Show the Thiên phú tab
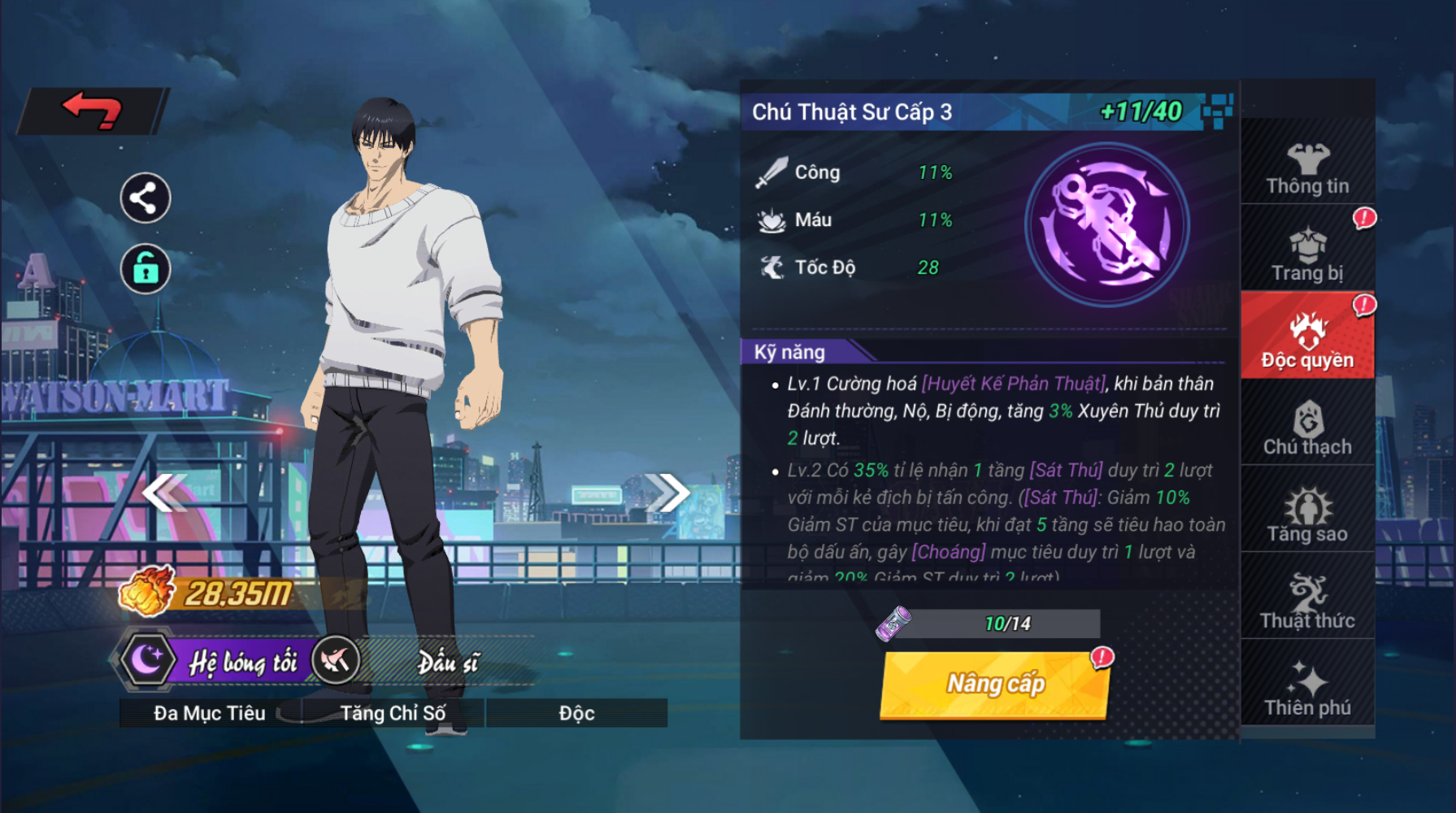Screen dimensions: 1456x813 click(x=1307, y=689)
